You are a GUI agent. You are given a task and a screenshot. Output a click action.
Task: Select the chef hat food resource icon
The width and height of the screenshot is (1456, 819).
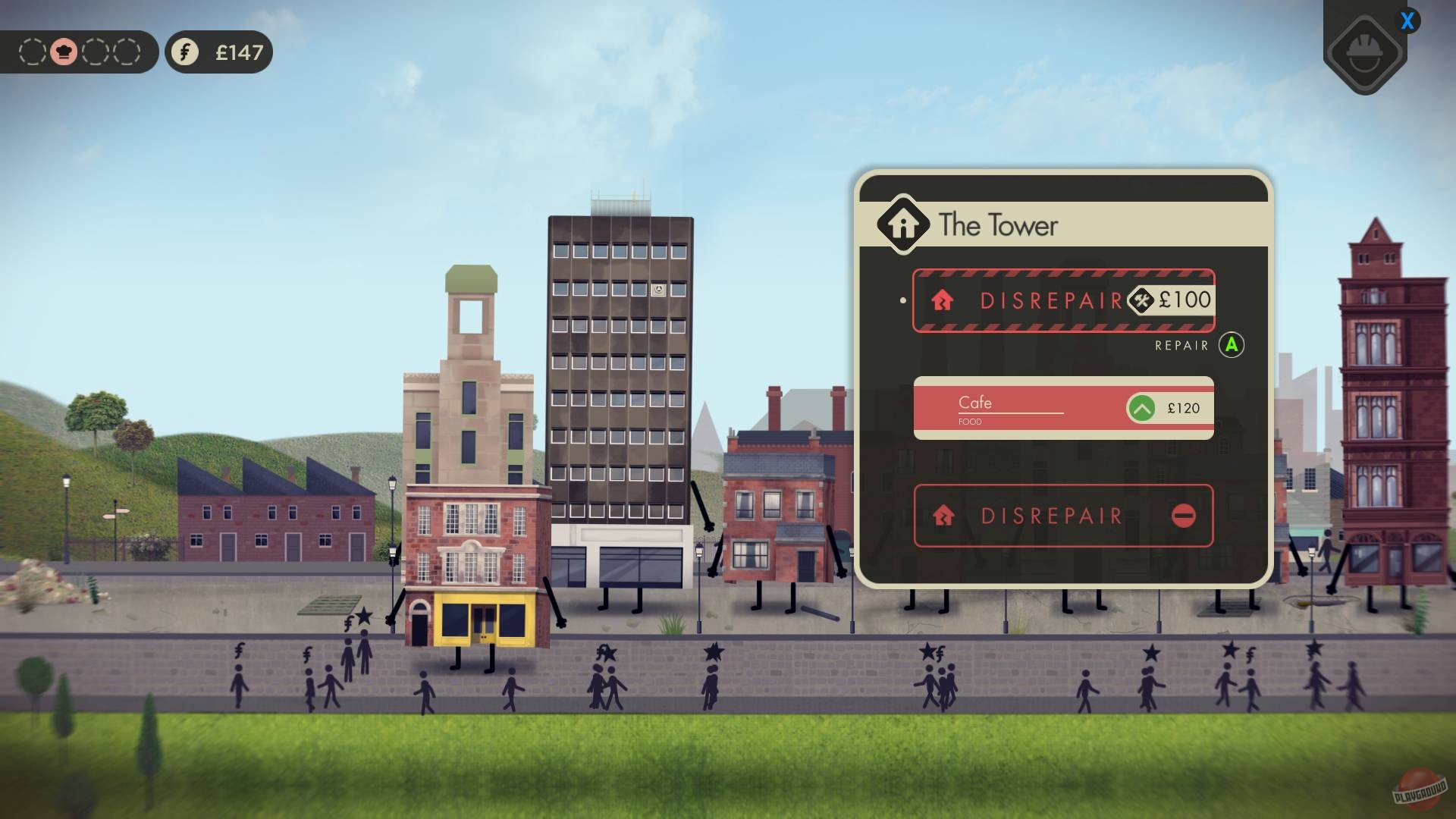(65, 52)
